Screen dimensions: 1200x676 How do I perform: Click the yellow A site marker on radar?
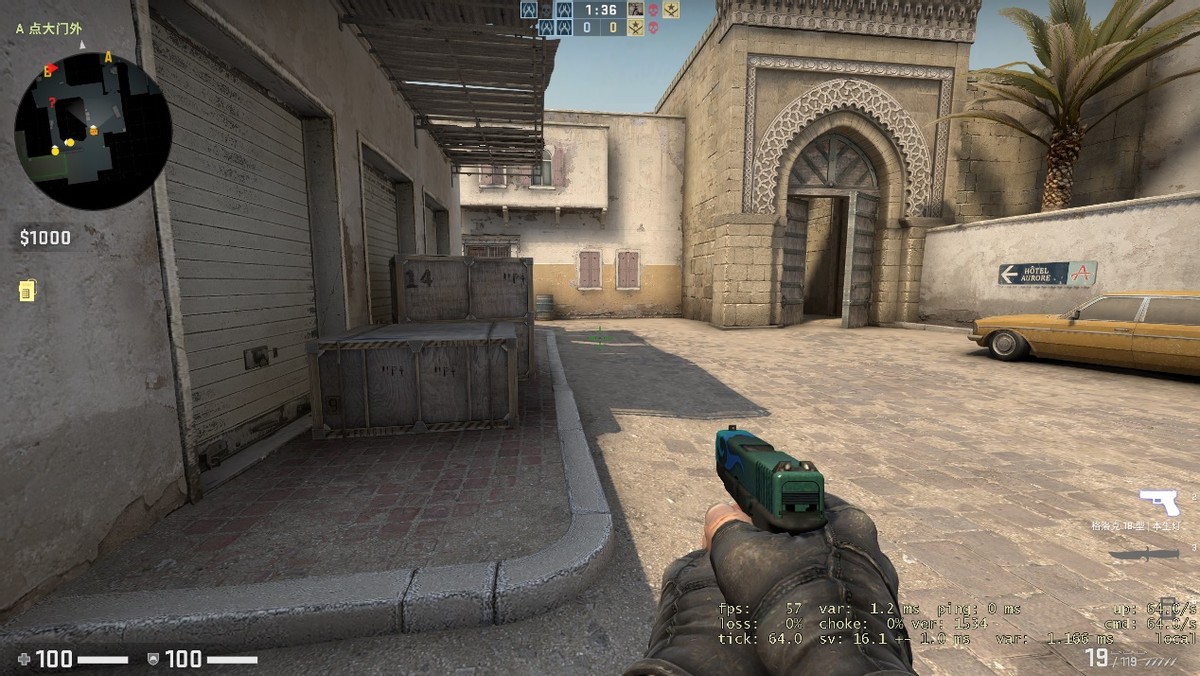point(108,58)
